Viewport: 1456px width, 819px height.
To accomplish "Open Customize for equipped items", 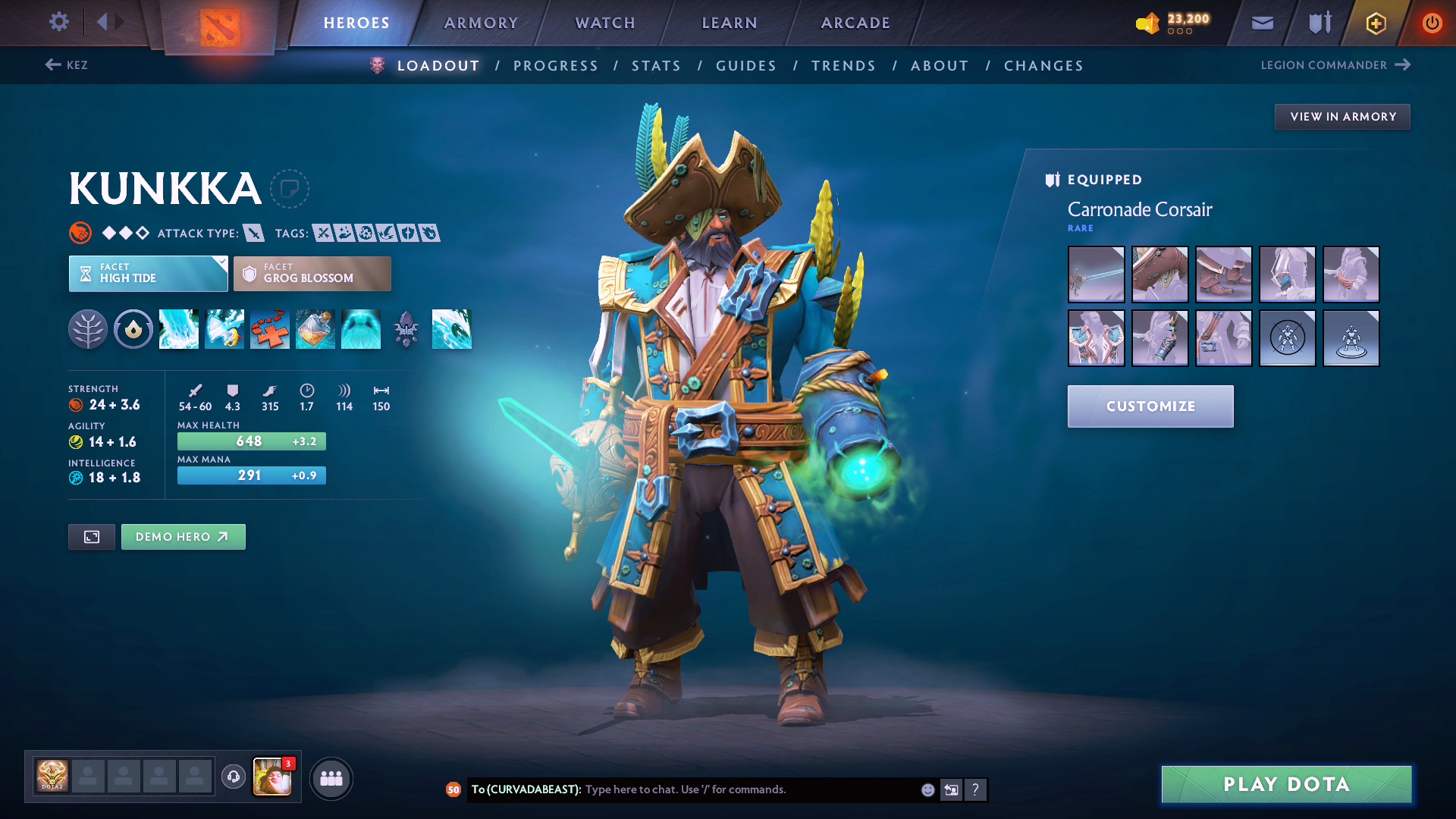I will [x=1150, y=406].
